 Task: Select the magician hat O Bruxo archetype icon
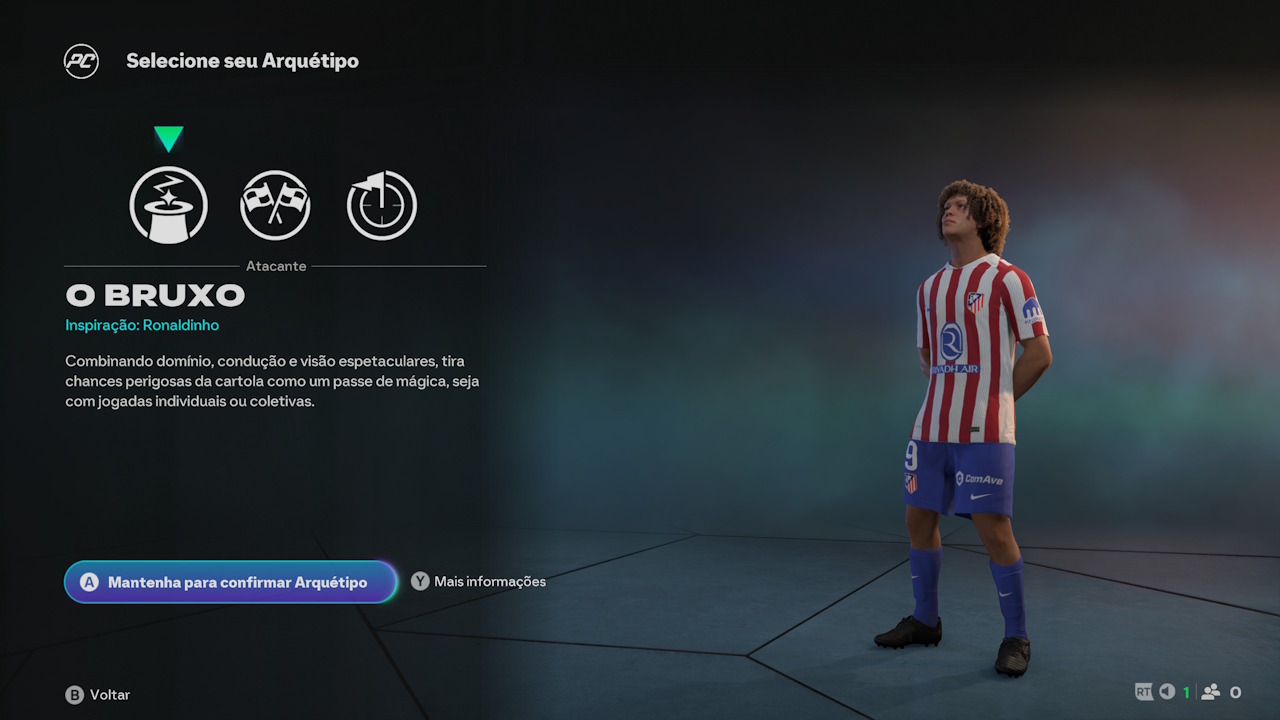[x=168, y=205]
